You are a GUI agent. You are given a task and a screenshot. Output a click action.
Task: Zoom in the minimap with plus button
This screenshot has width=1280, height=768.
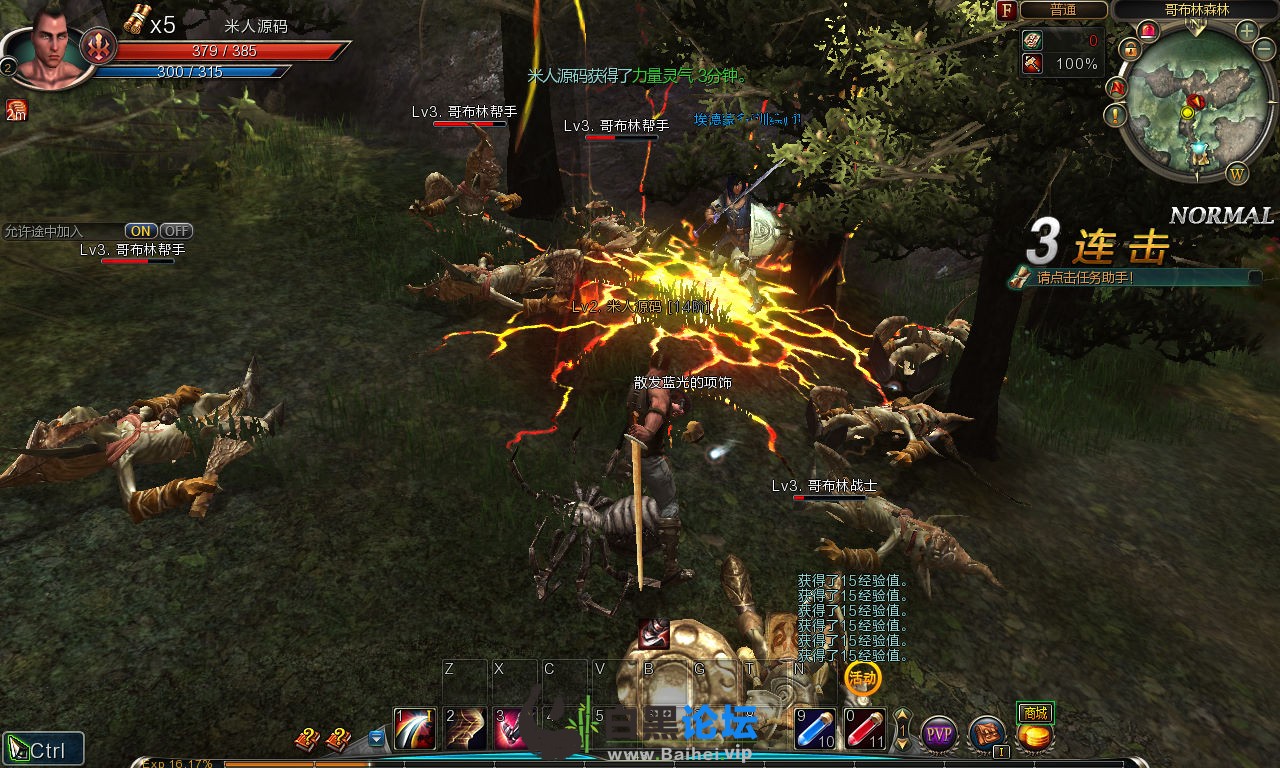coord(1247,30)
